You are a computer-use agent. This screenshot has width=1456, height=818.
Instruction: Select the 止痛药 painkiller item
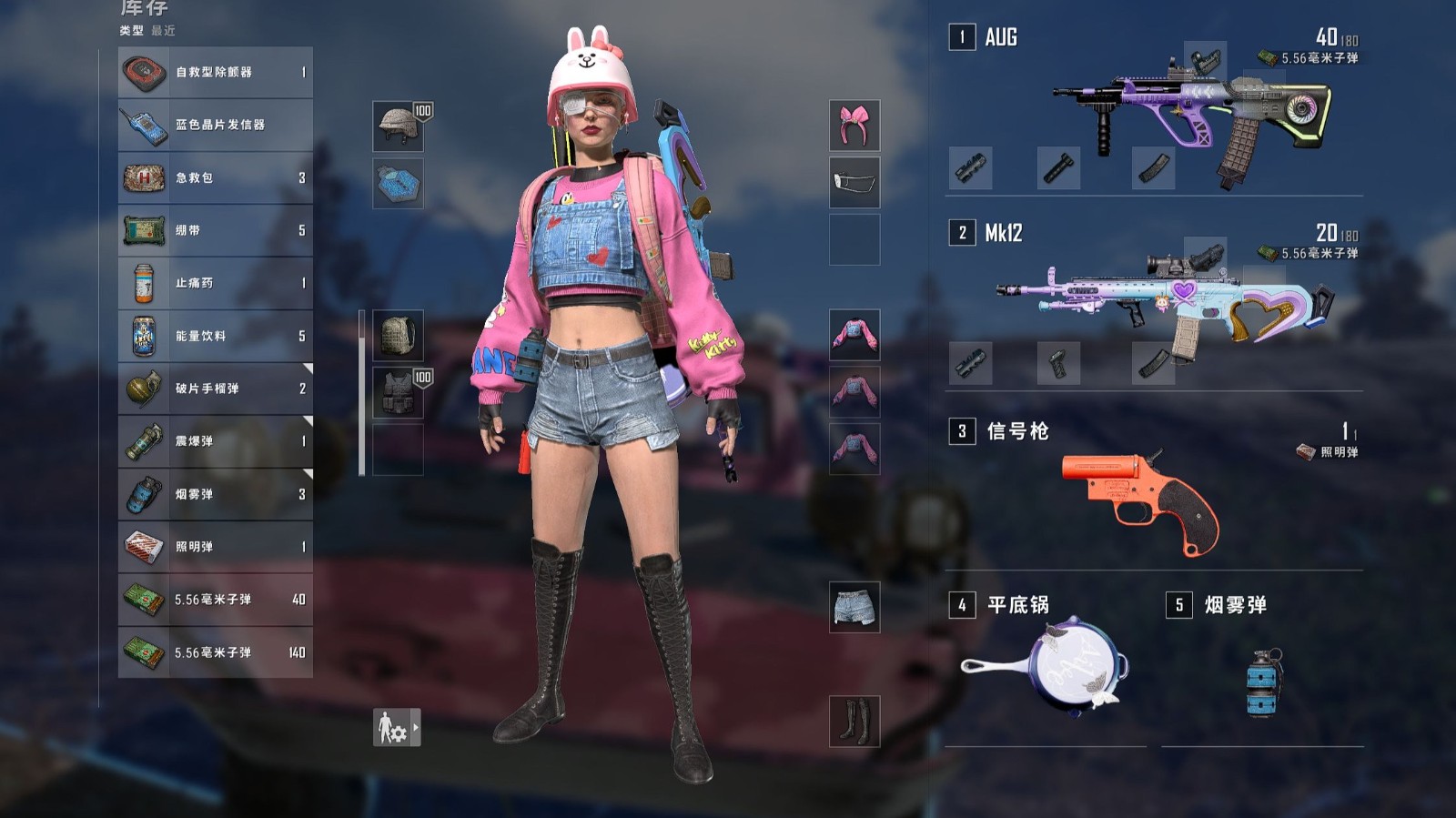(x=216, y=283)
